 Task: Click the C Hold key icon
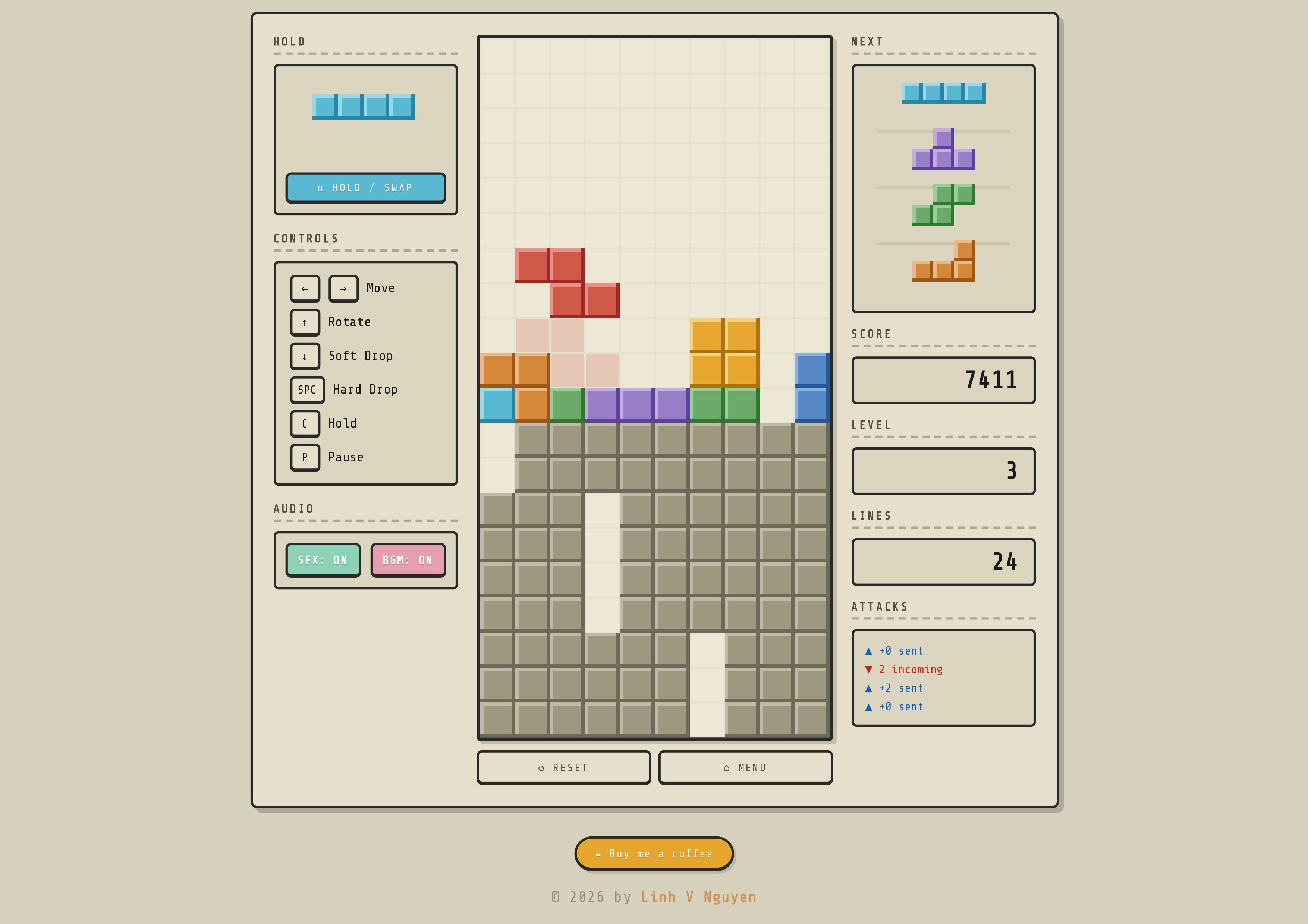pos(305,423)
